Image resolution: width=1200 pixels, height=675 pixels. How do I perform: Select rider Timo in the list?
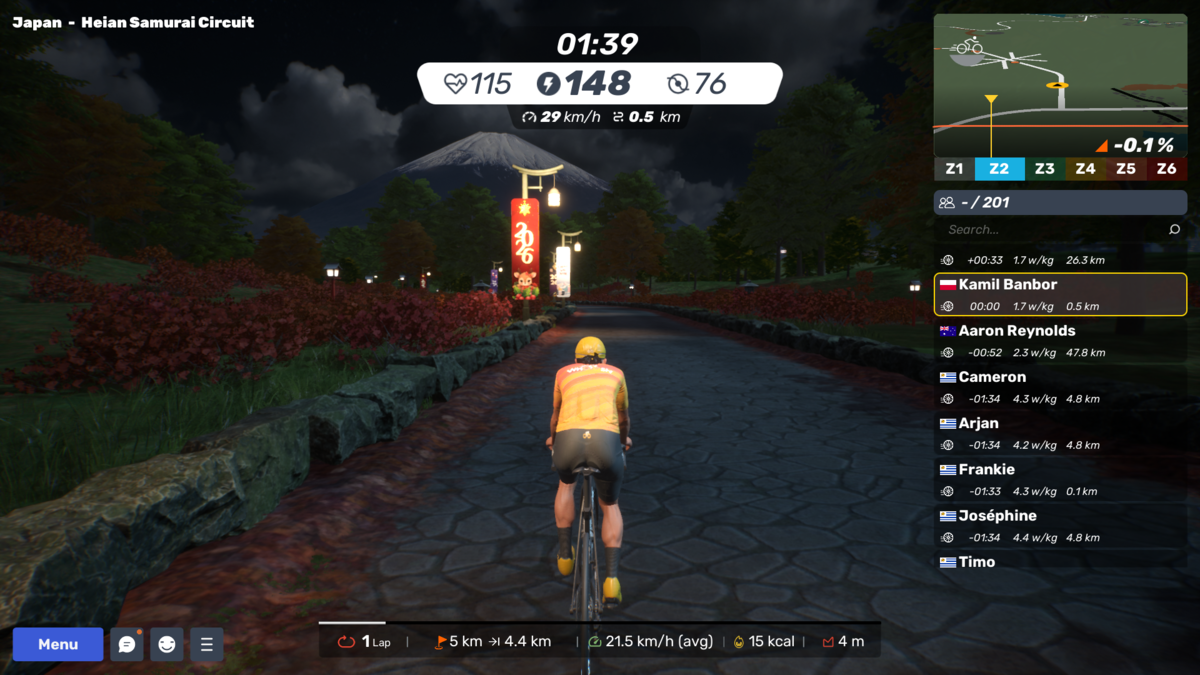[x=1060, y=562]
